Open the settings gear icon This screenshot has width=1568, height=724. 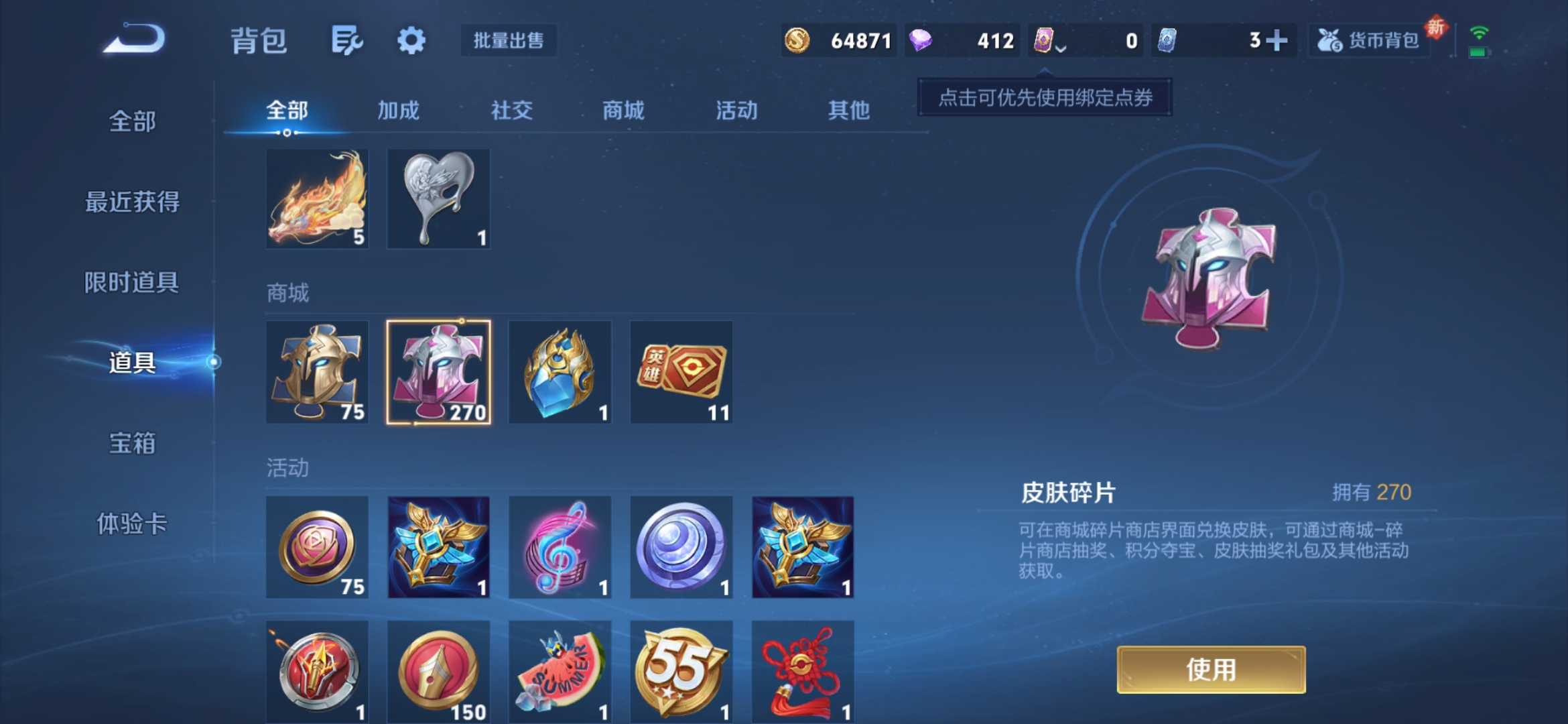coord(411,40)
